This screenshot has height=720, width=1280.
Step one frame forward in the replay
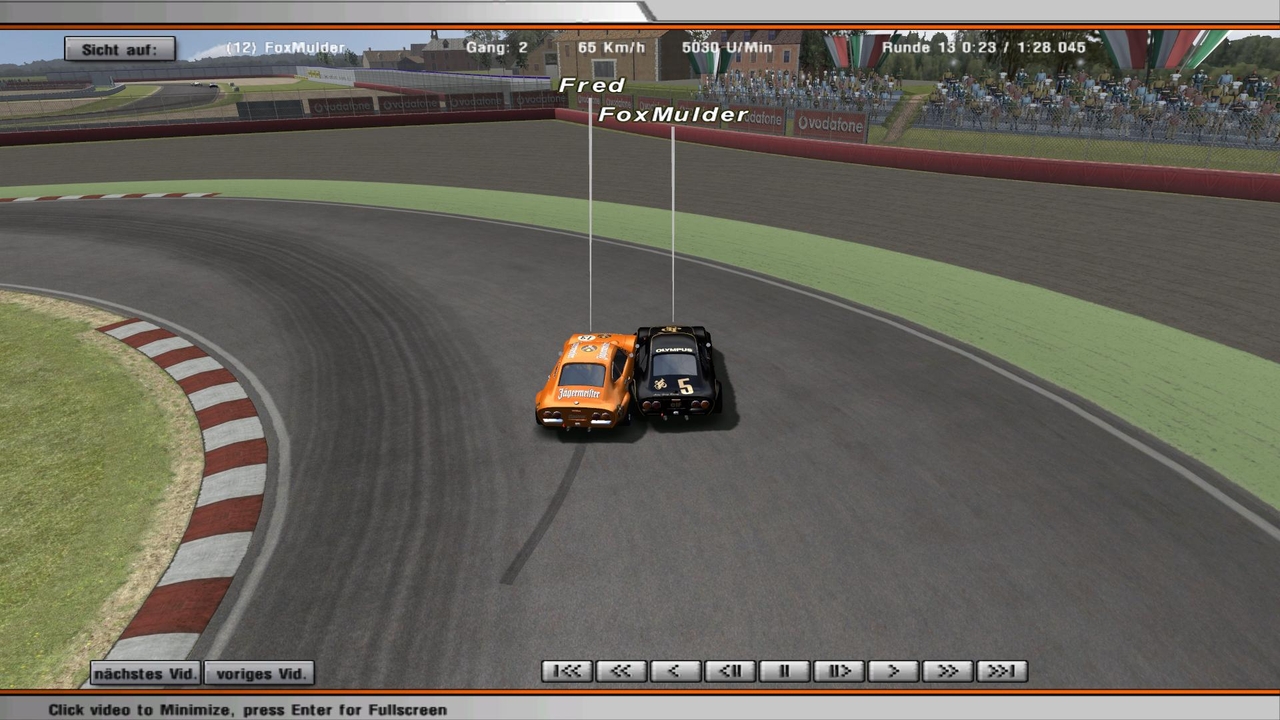[x=838, y=671]
